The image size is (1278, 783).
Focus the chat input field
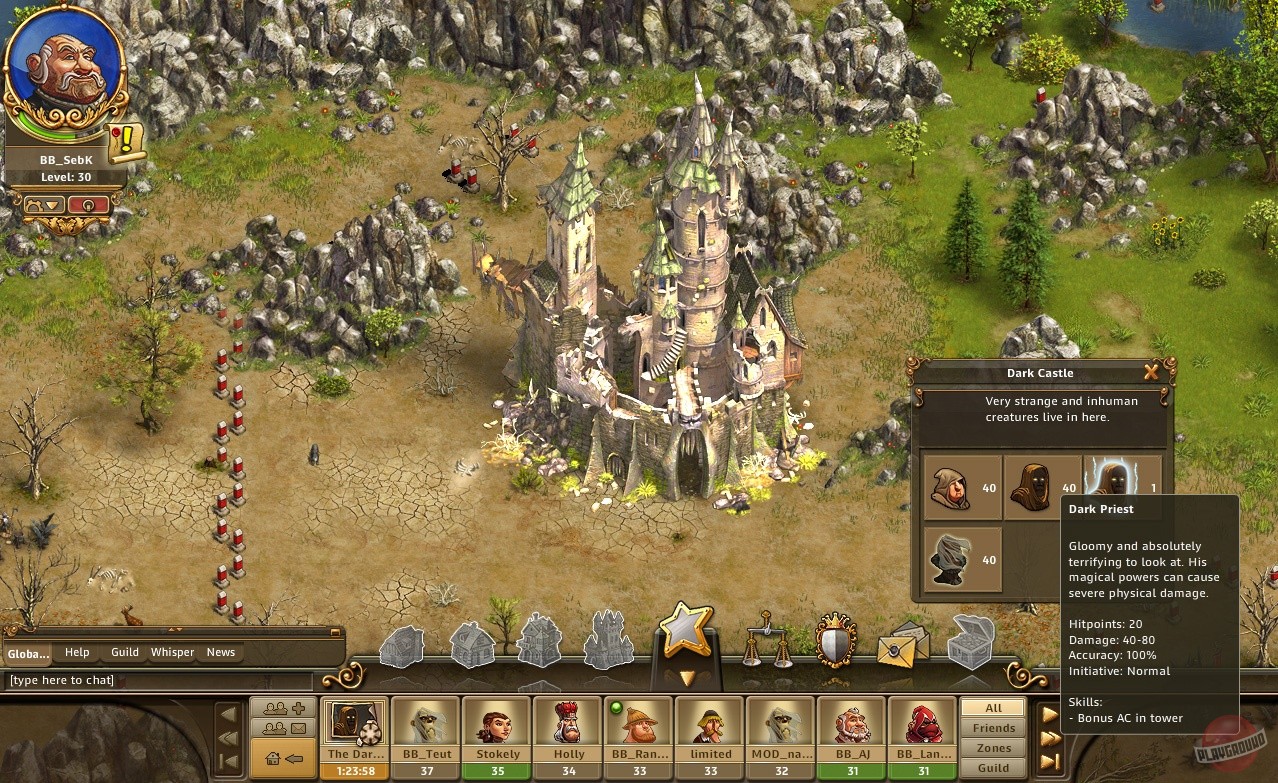tap(160, 681)
